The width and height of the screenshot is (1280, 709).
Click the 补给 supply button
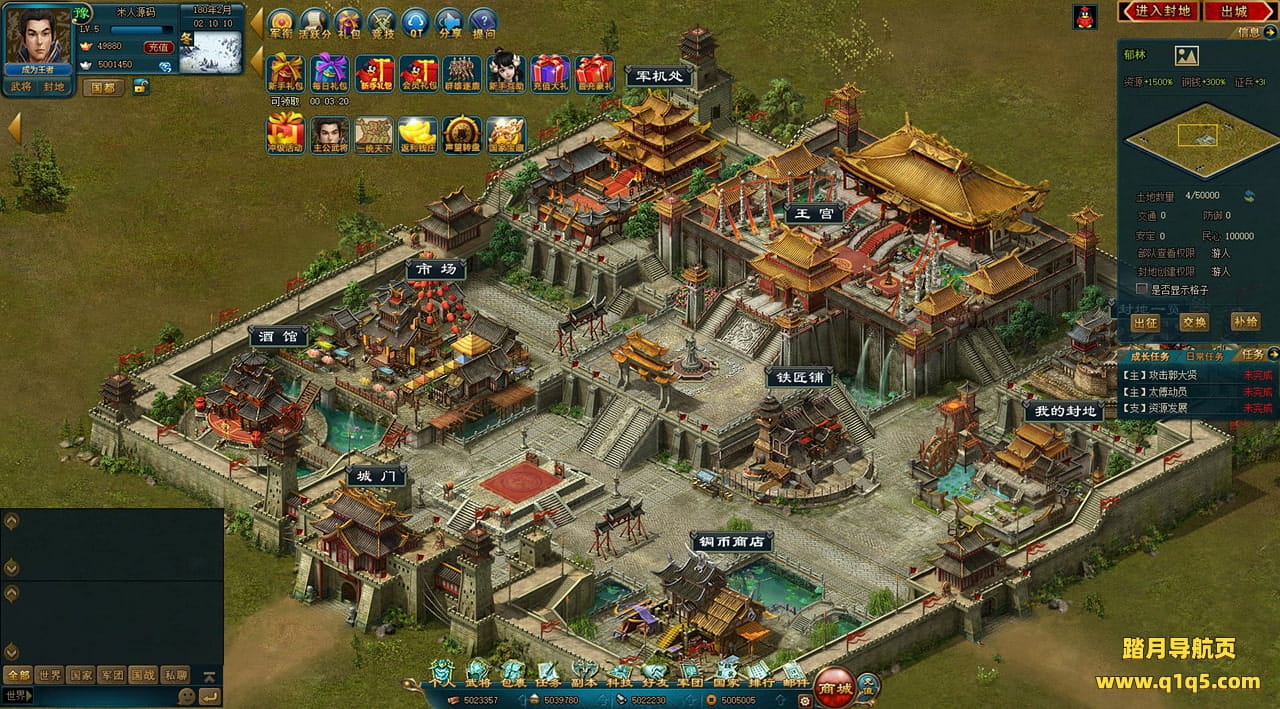pyautogui.click(x=1245, y=322)
